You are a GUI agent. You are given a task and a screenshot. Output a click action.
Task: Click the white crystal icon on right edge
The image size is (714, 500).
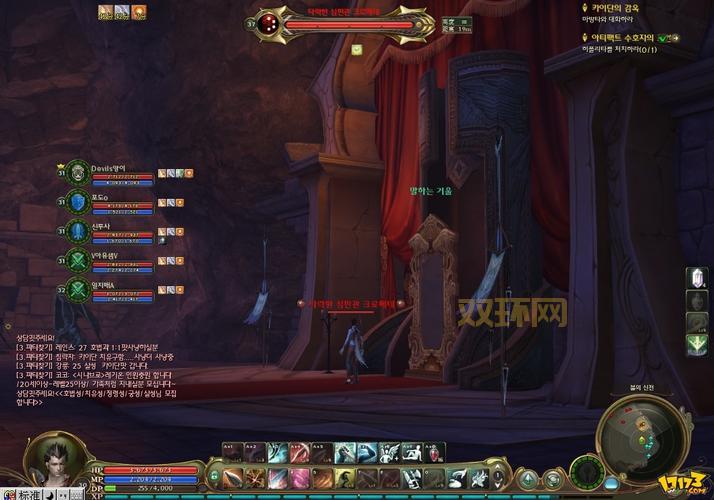pos(697,278)
